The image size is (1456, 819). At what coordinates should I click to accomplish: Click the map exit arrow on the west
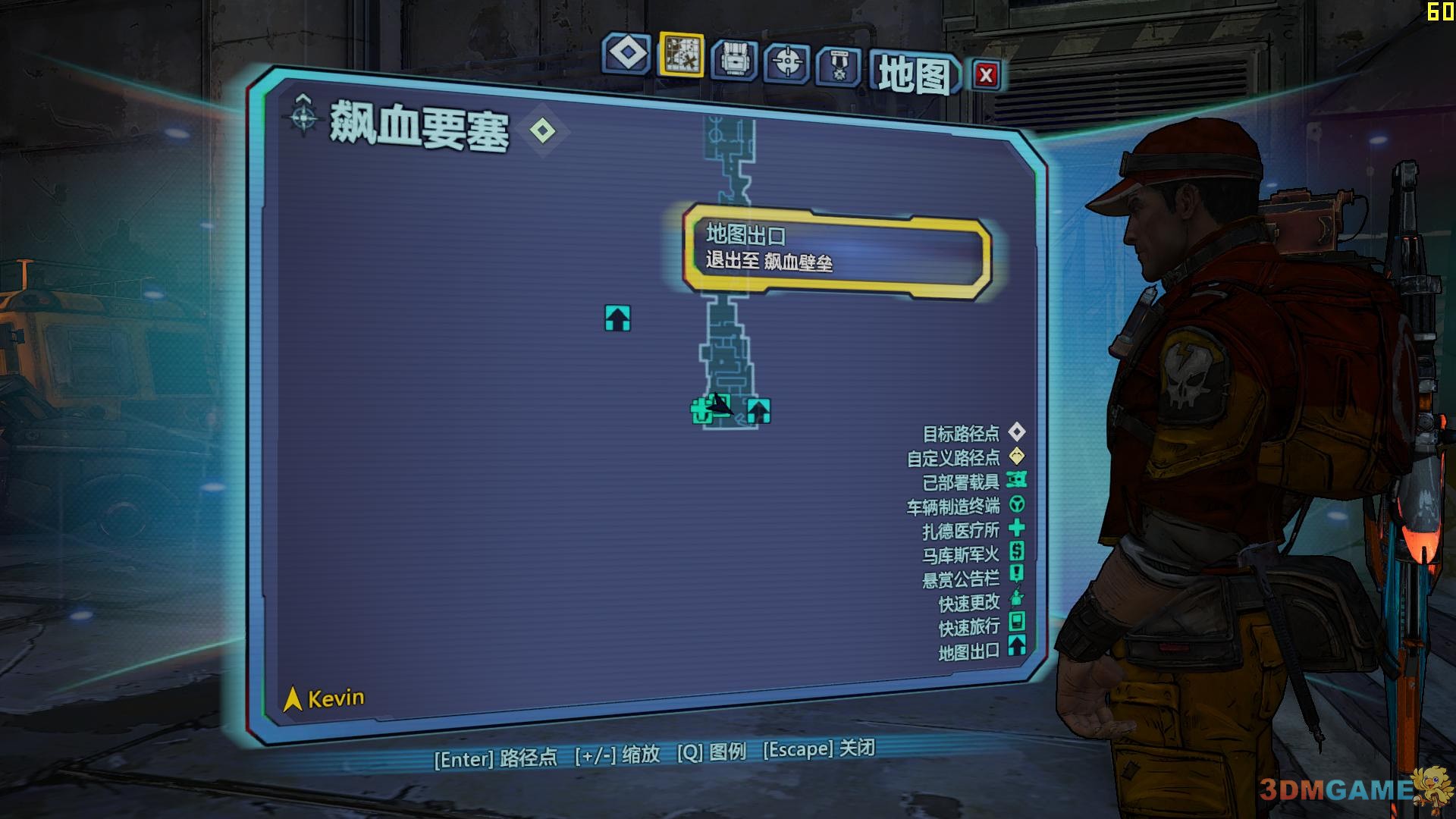617,319
